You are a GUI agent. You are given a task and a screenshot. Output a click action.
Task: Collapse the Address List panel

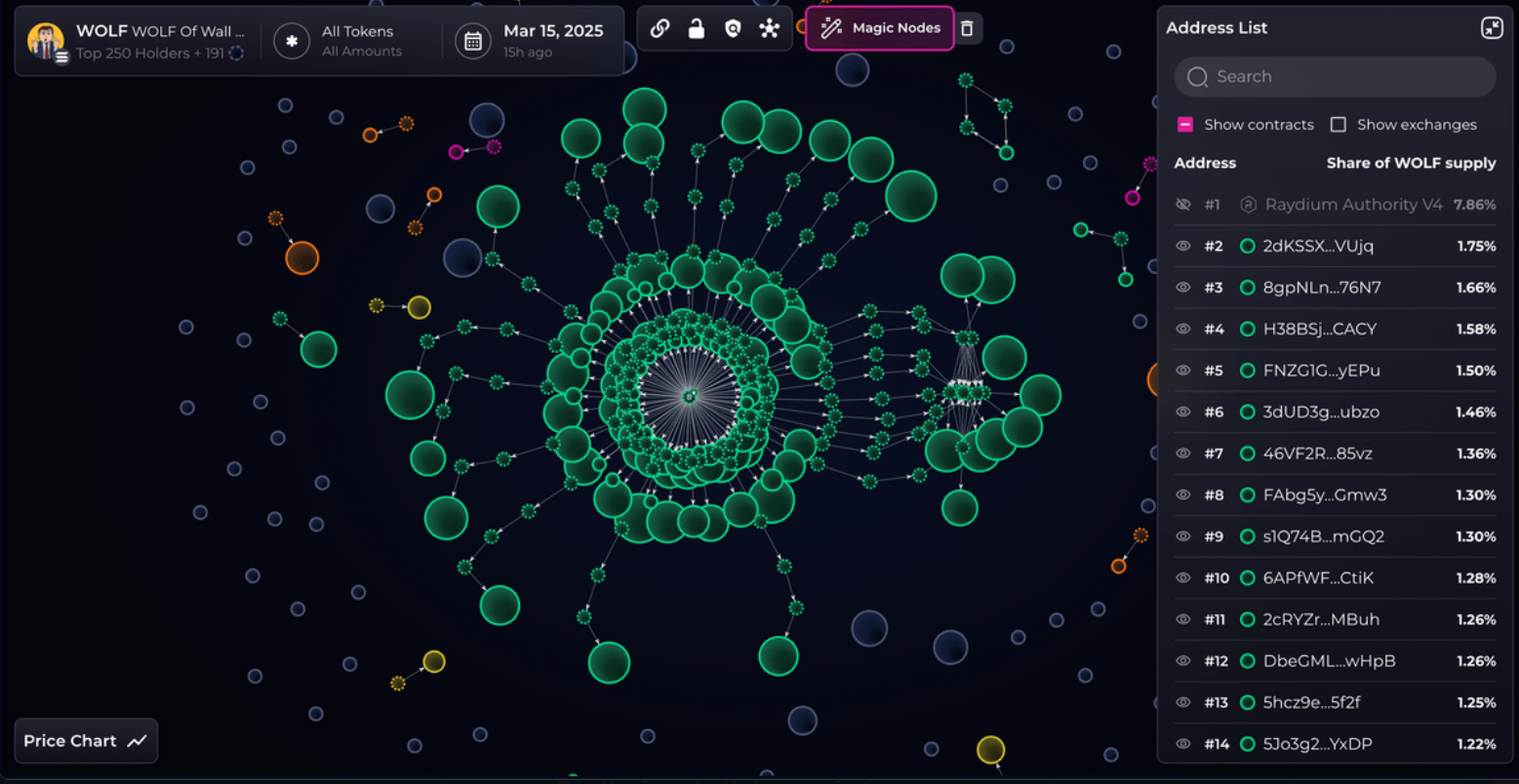click(x=1491, y=27)
